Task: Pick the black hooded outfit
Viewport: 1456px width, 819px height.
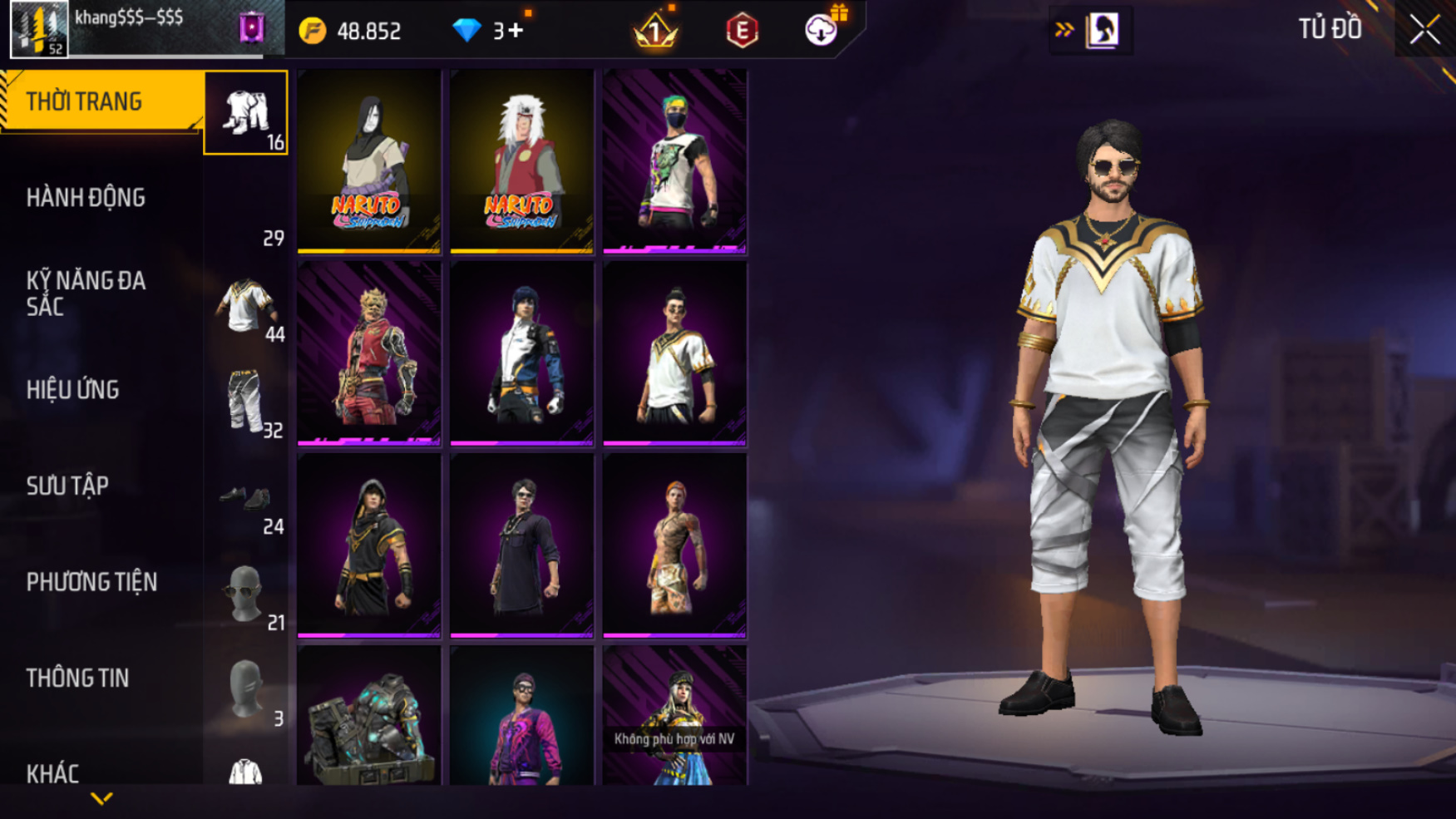Action: click(x=369, y=545)
